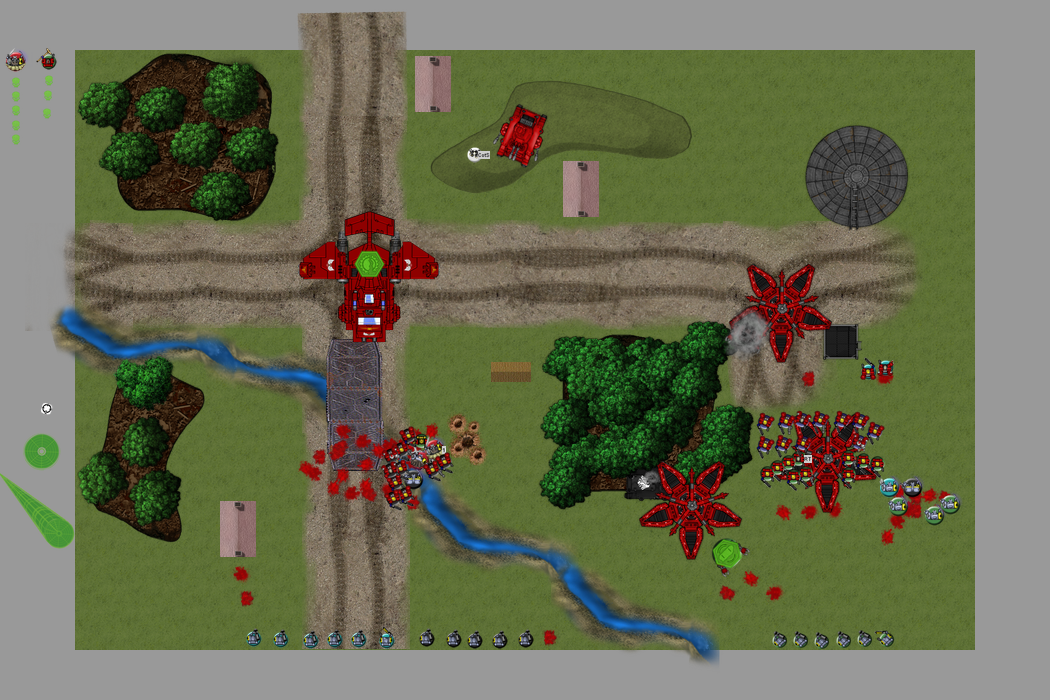1050x700 pixels.
Task: Pick the round green blast template
Action: (x=41, y=451)
